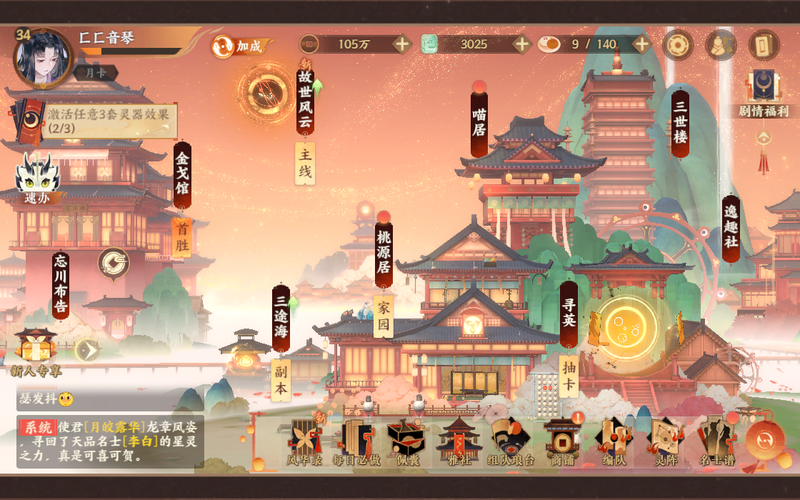The height and width of the screenshot is (500, 800).
Task: Add more coins beside 105万
Action: [401, 44]
